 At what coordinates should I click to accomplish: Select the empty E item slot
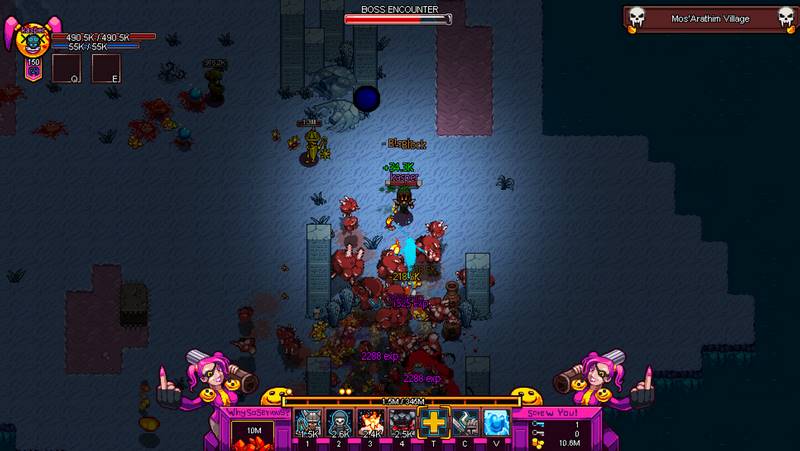pyautogui.click(x=106, y=68)
